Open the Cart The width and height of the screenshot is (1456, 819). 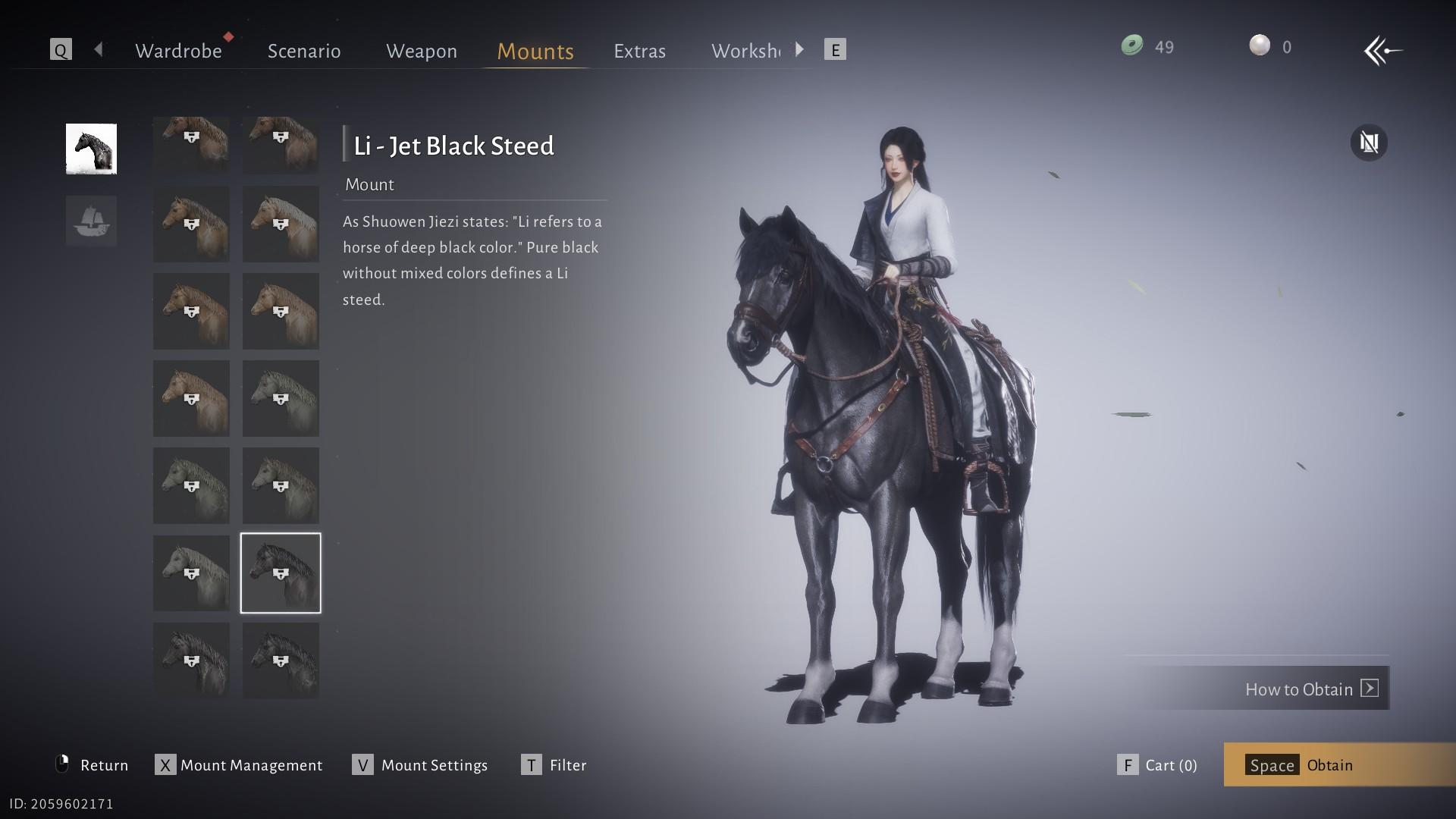(1158, 765)
